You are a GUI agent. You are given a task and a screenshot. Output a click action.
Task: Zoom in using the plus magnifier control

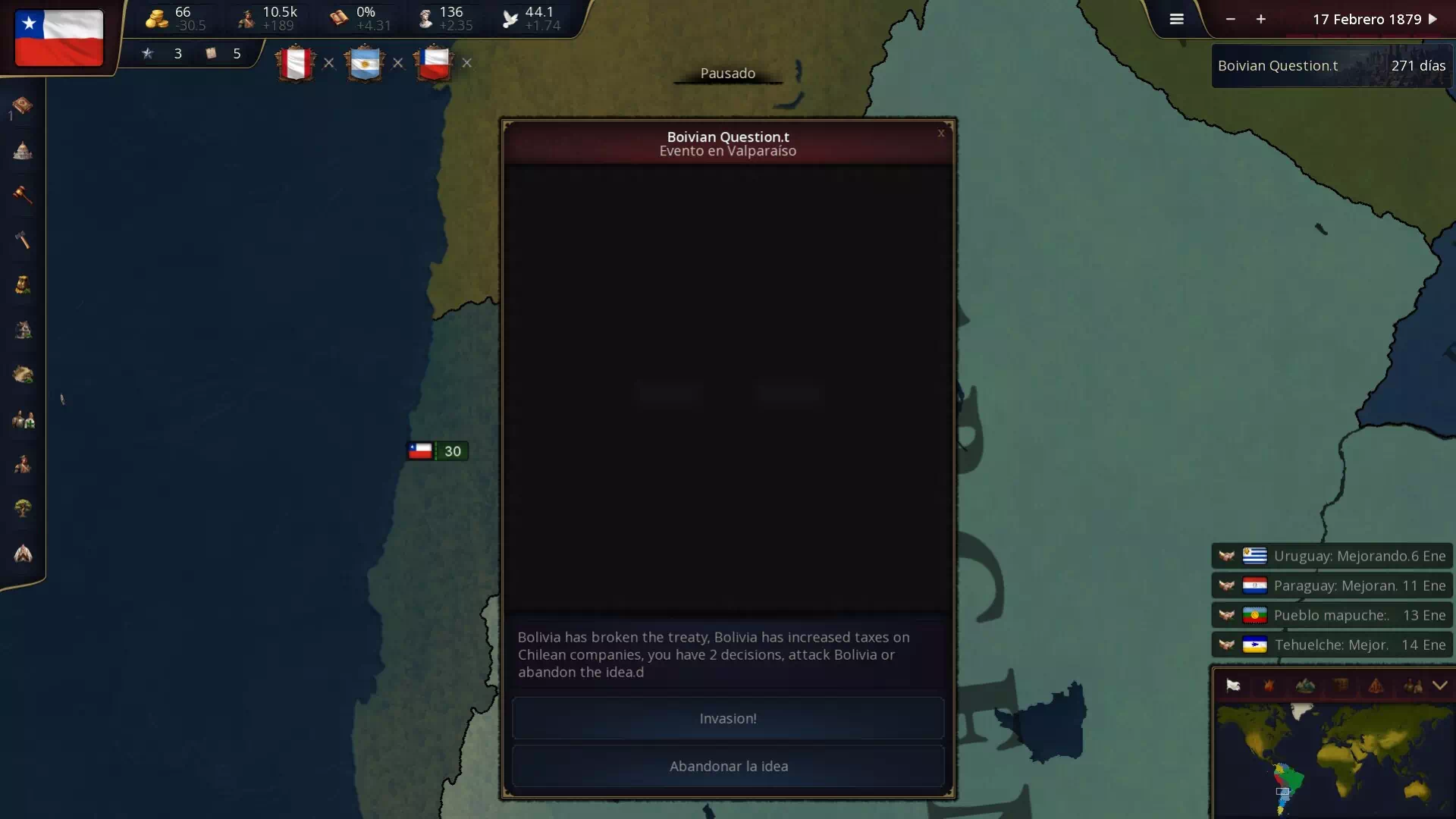click(x=1261, y=19)
